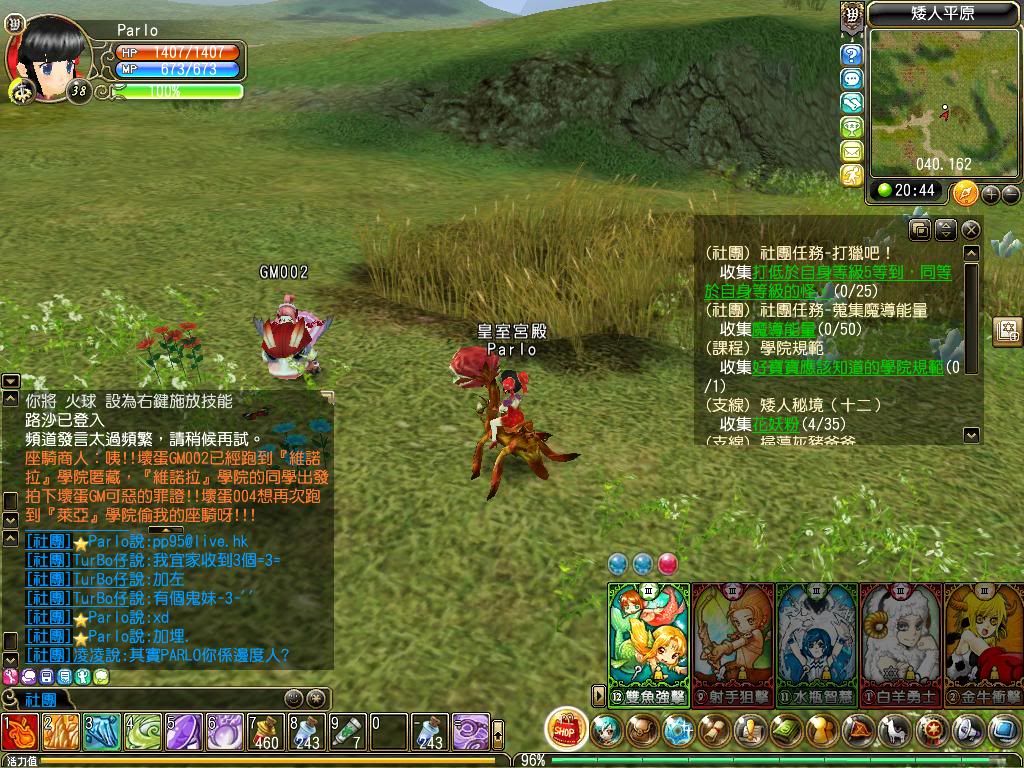This screenshot has height=768, width=1024.
Task: Click the 魔導能量 quest link
Action: coord(784,329)
